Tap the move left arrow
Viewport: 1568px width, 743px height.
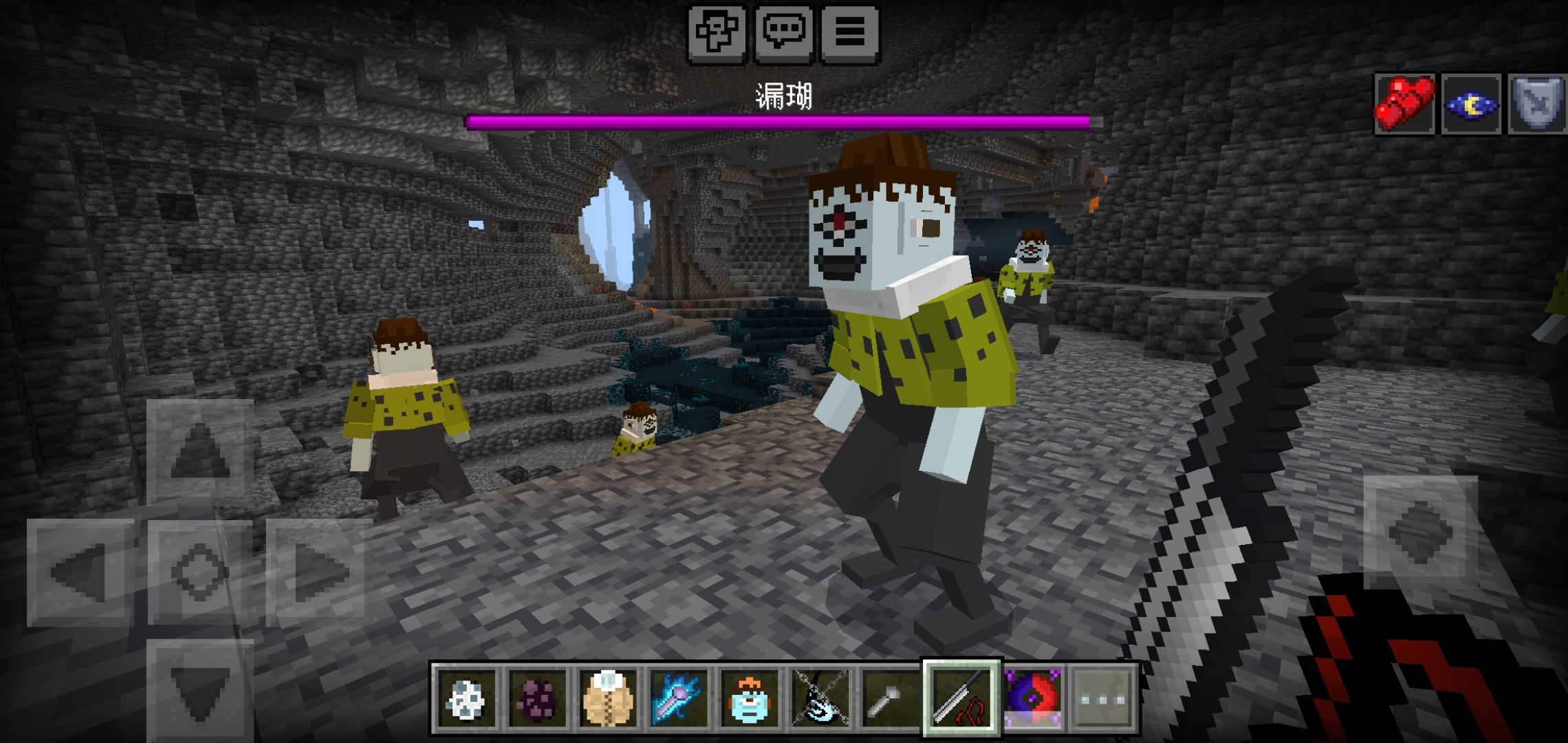[x=80, y=572]
